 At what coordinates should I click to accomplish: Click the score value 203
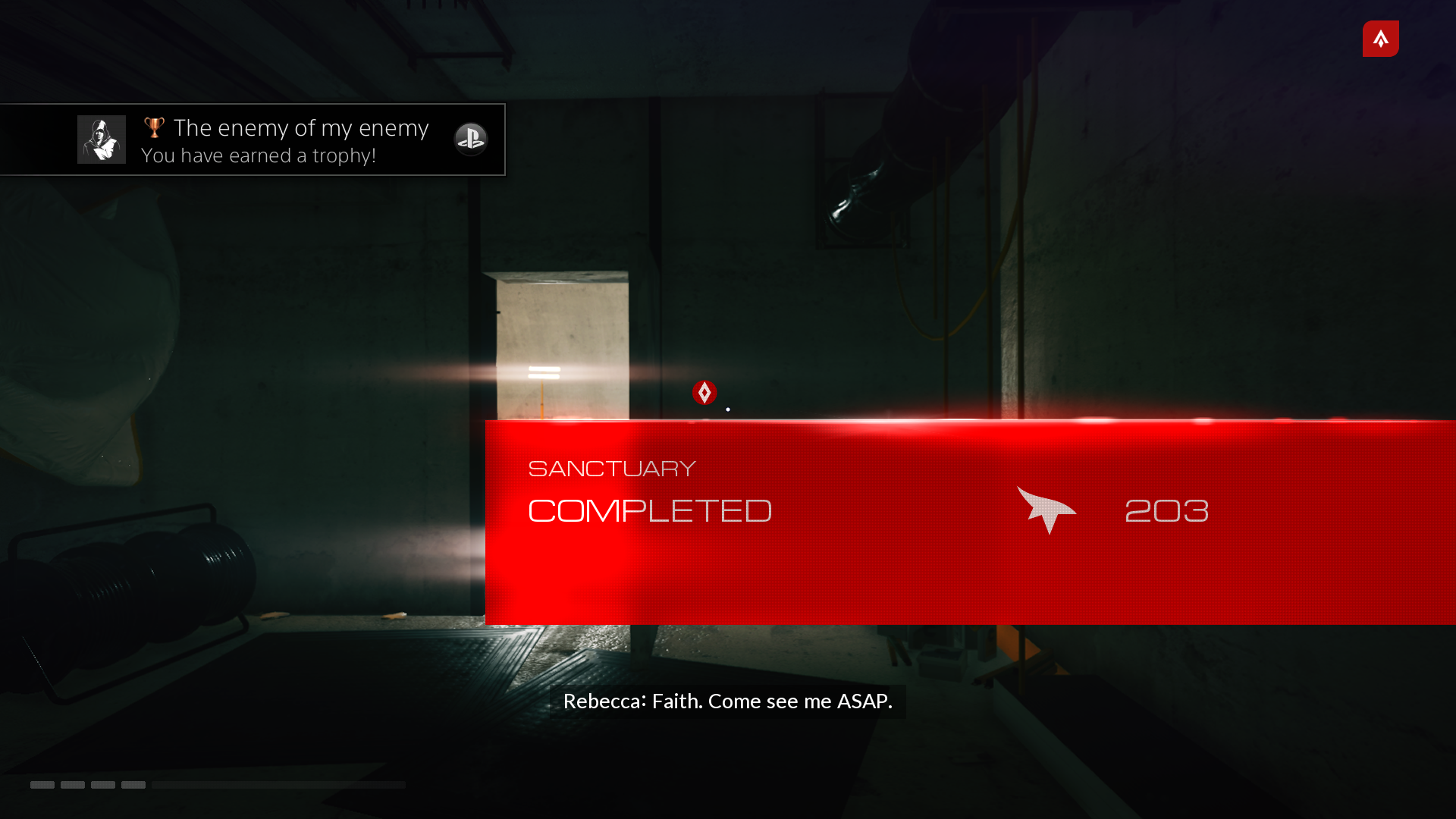[x=1166, y=510]
